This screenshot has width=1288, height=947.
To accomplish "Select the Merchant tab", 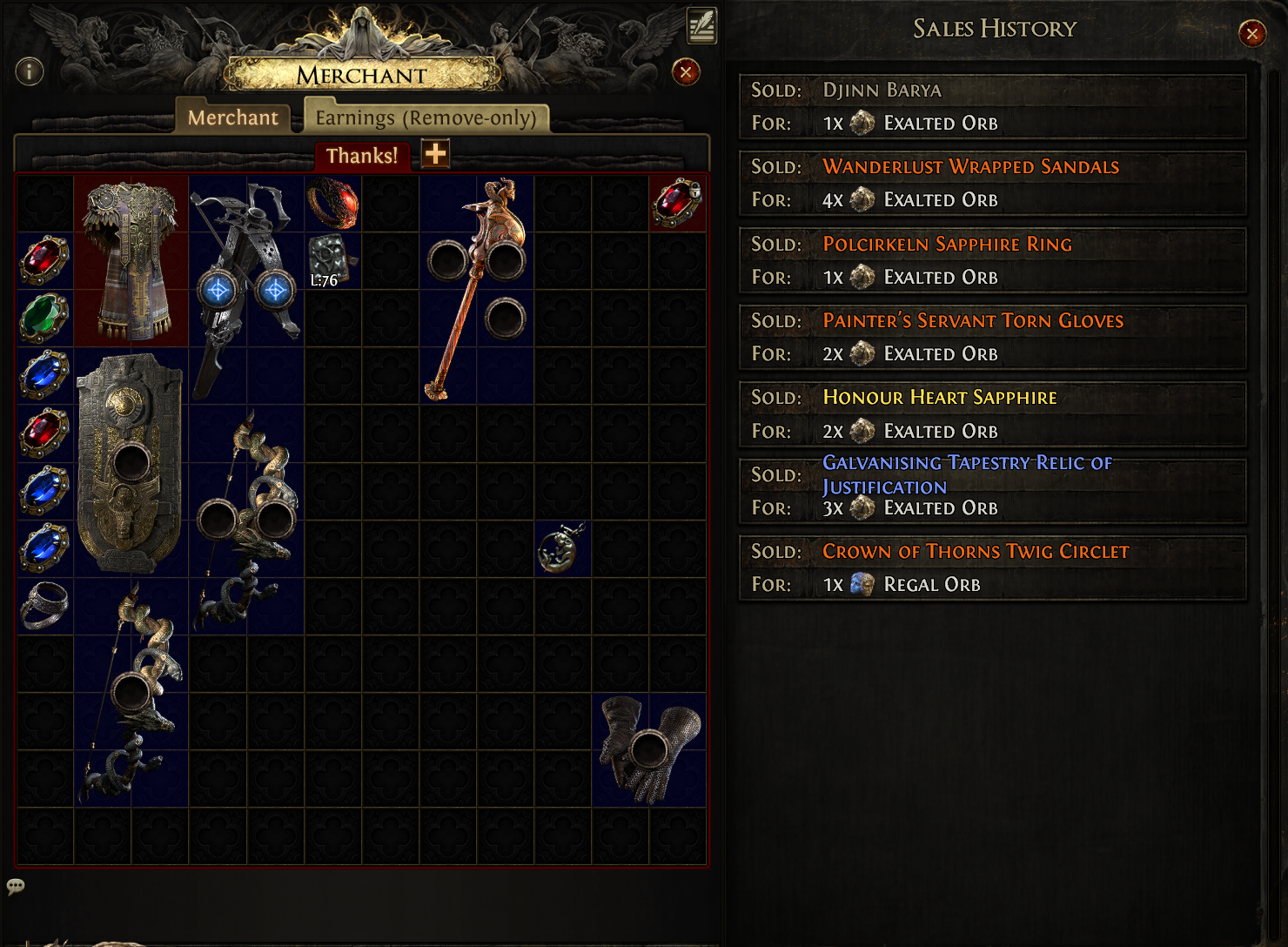I will click(x=232, y=118).
